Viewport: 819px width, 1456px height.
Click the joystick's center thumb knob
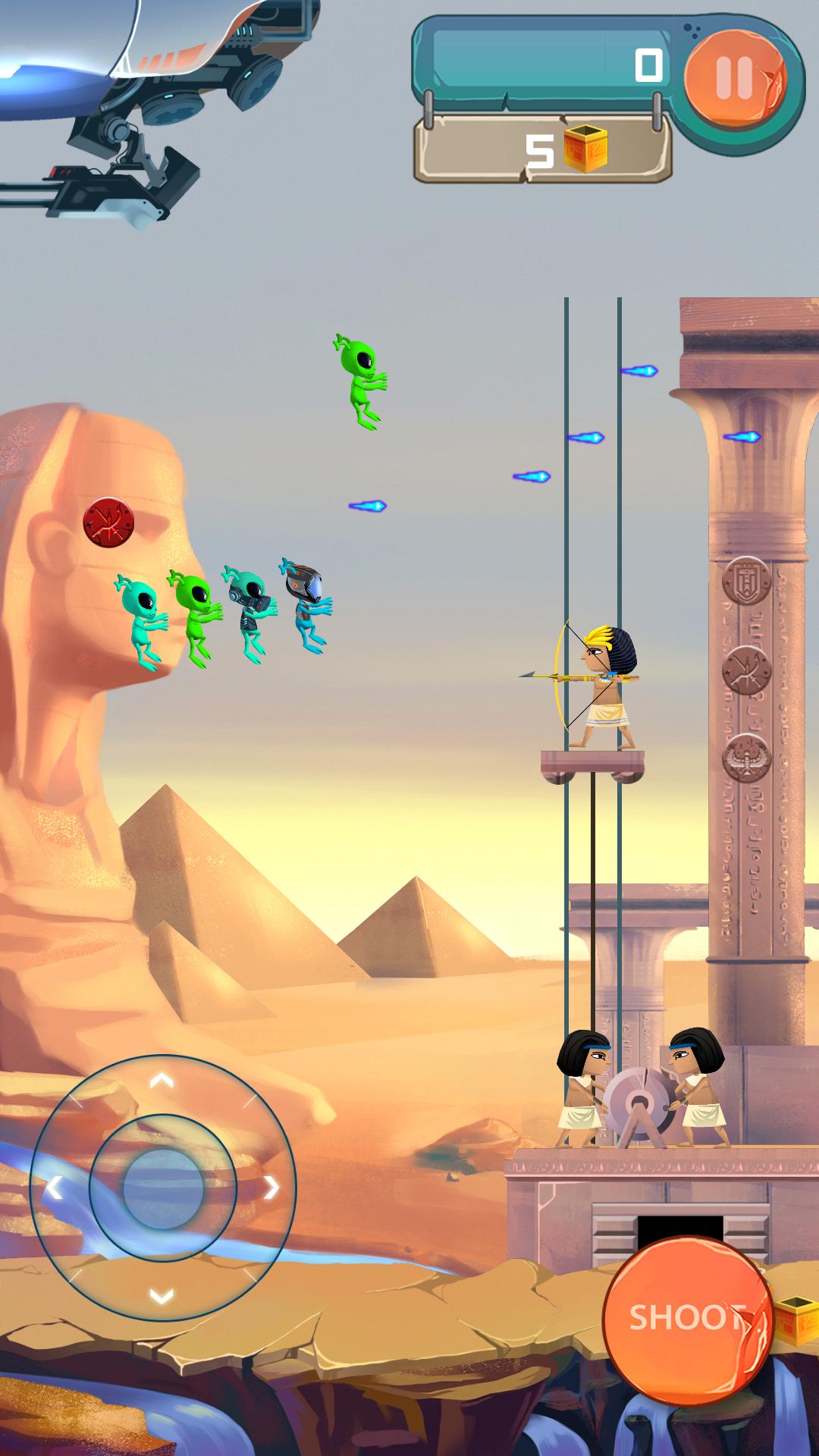click(x=162, y=1188)
